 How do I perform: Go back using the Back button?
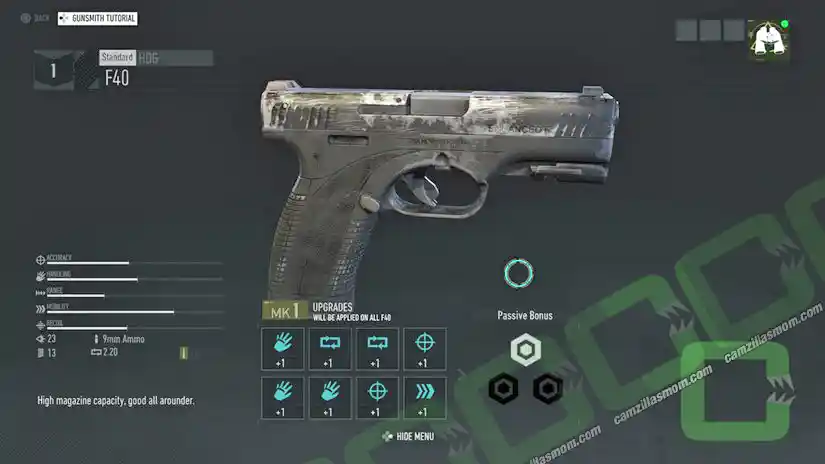tap(35, 18)
